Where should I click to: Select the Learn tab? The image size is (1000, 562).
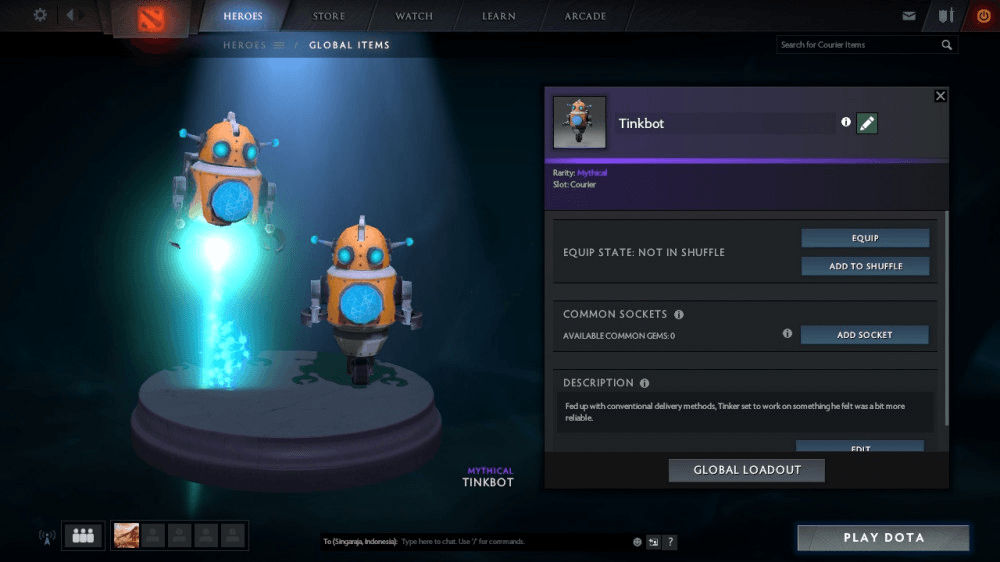click(499, 16)
